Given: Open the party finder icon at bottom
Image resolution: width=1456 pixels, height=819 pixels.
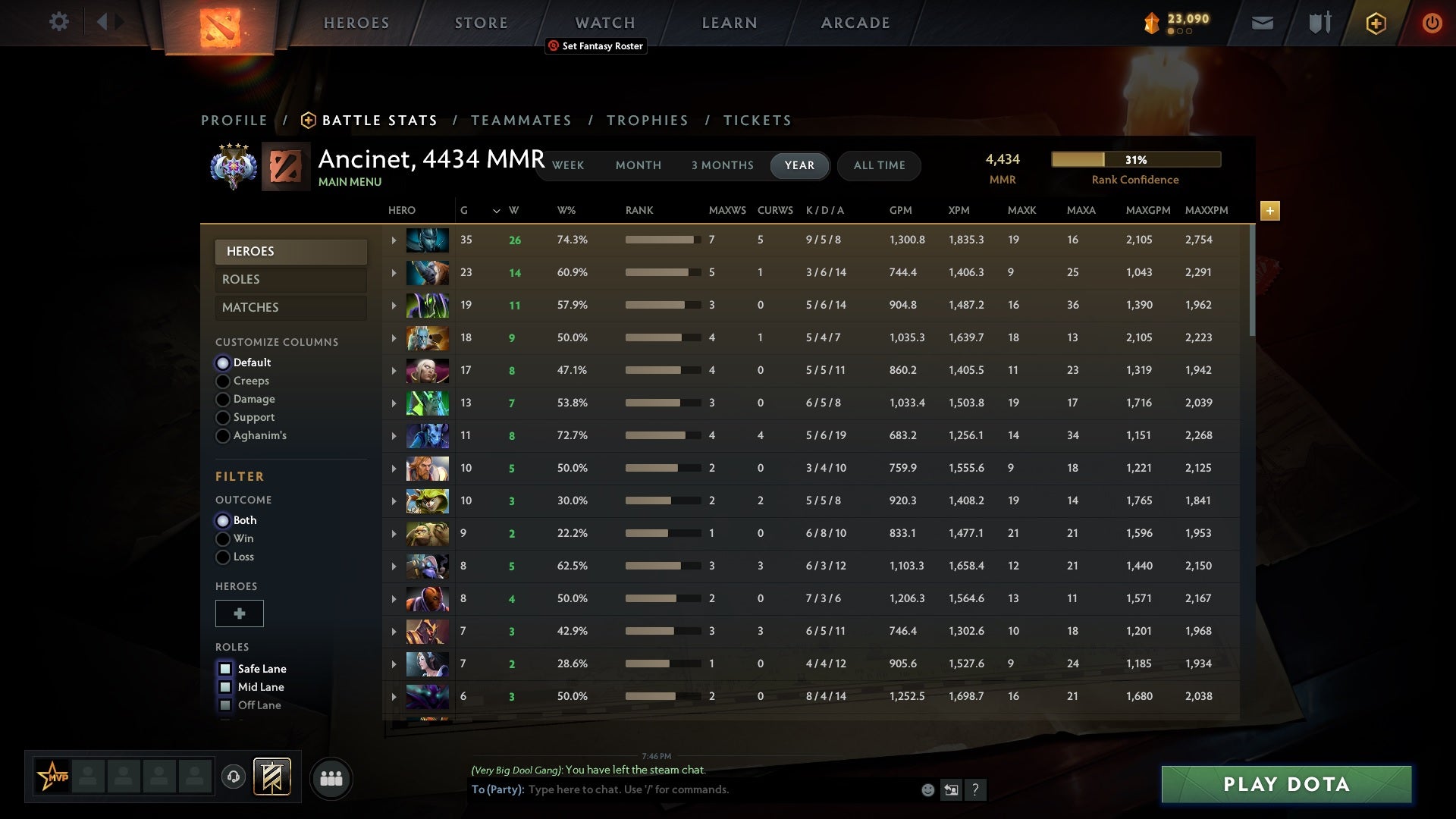Looking at the screenshot, I should click(x=331, y=778).
